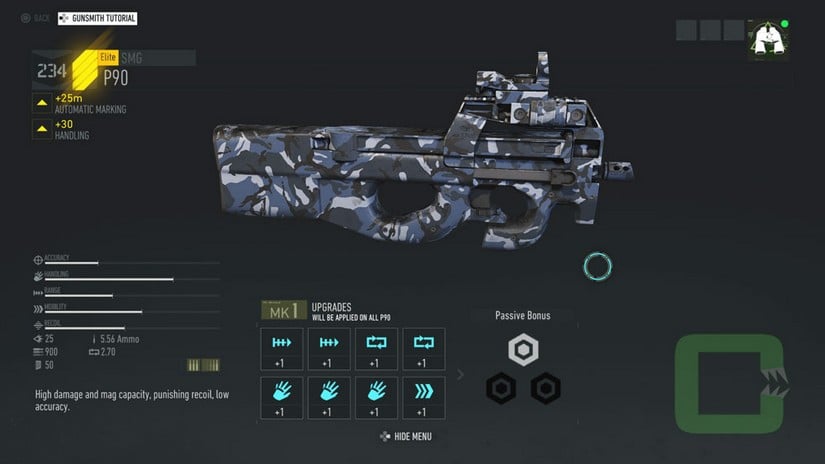Viewport: 825px width, 464px height.
Task: Open the Gunsmith Tutorial
Action: click(98, 18)
